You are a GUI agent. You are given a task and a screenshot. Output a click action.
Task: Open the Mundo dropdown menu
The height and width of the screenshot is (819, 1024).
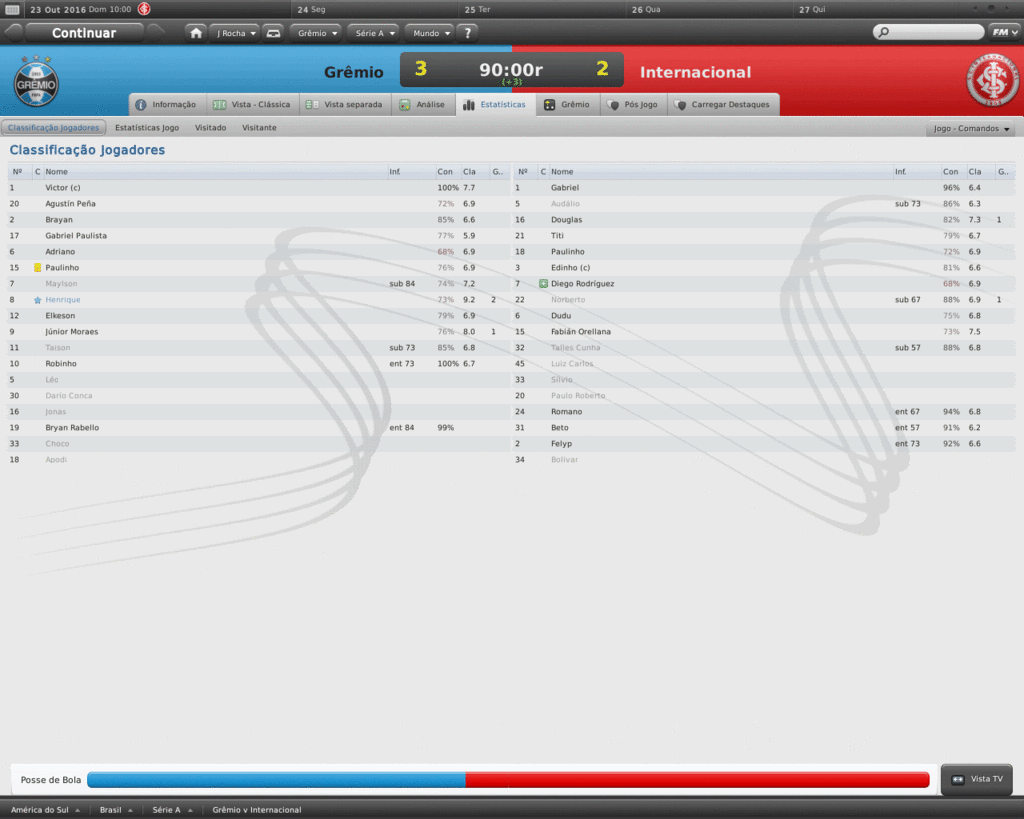point(429,33)
